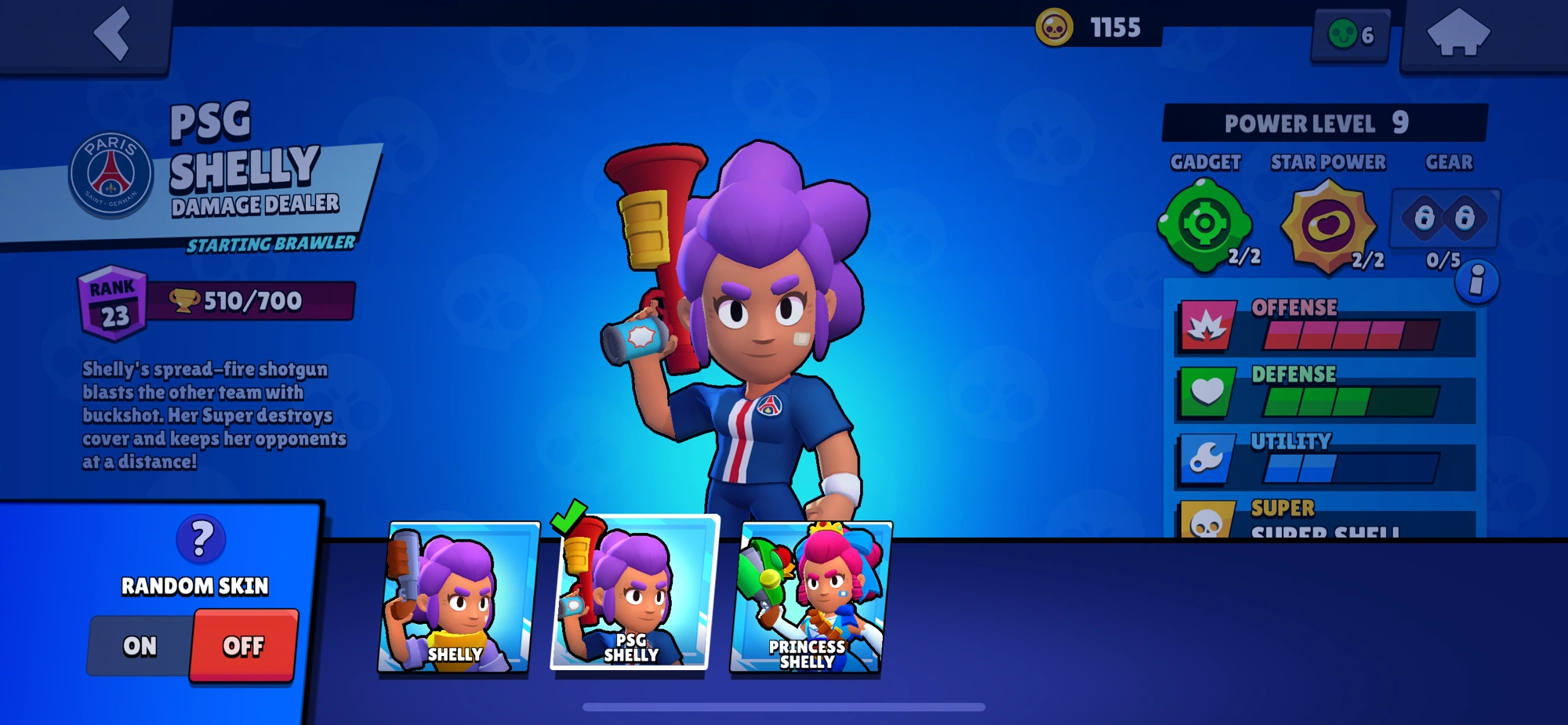Open the Gadget selection icon

click(1204, 223)
